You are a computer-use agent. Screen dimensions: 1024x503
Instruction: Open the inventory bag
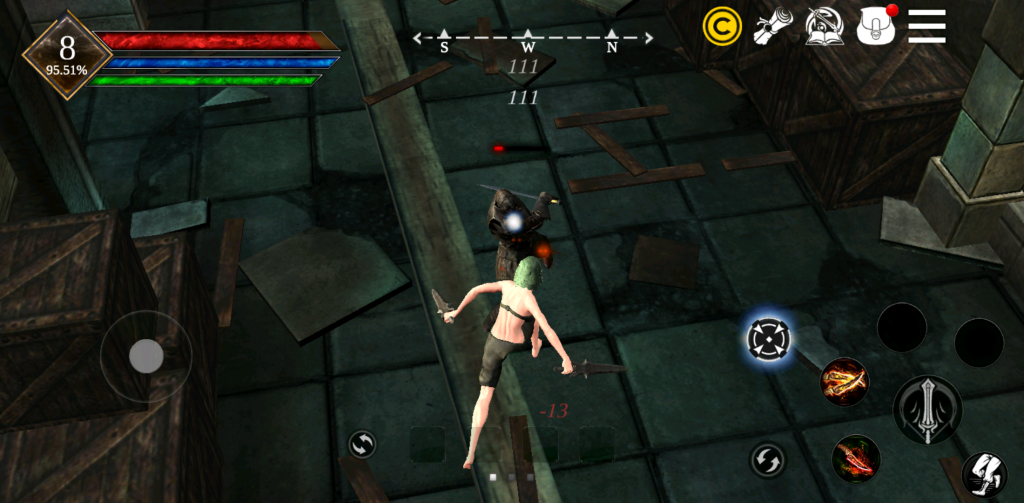pos(876,26)
